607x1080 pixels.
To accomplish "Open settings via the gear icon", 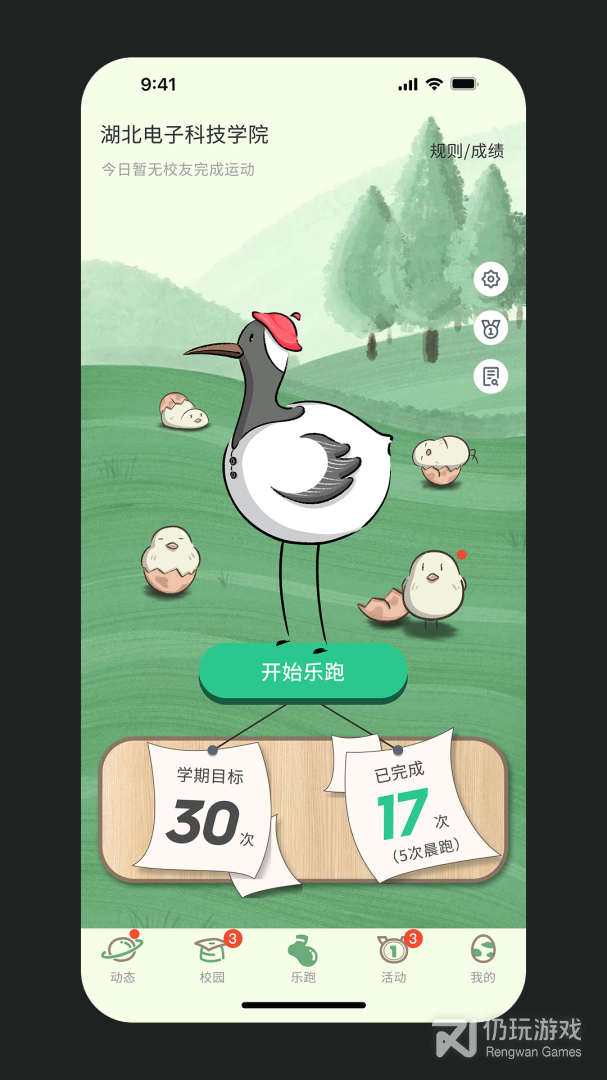I will coord(490,279).
